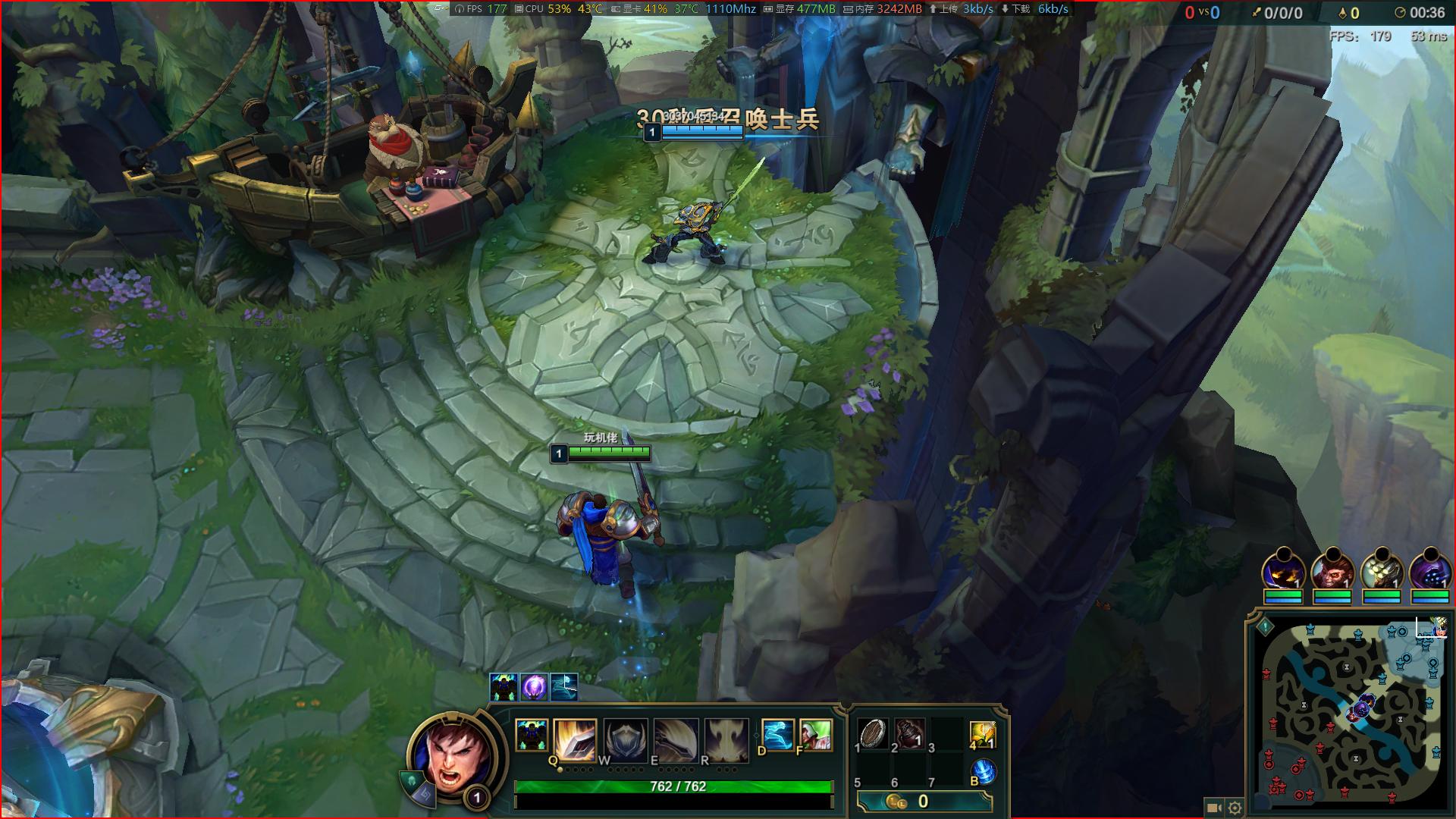Activate the yellow ward trinket
1456x819 pixels.
click(983, 734)
